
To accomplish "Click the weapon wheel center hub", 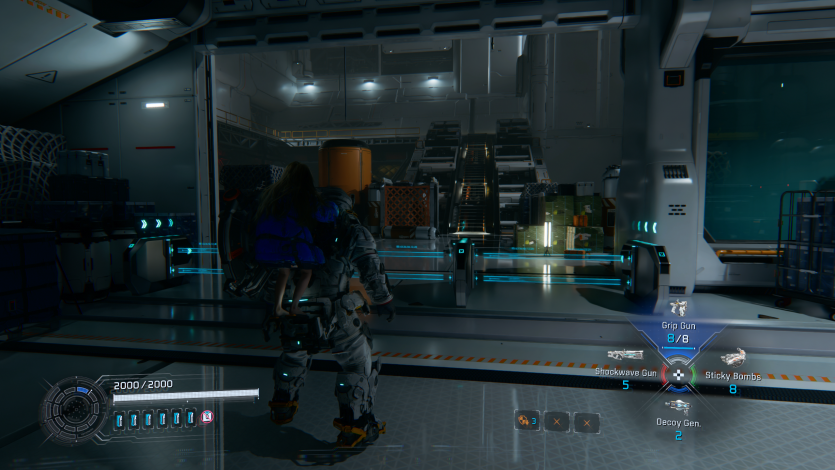I will (x=678, y=375).
